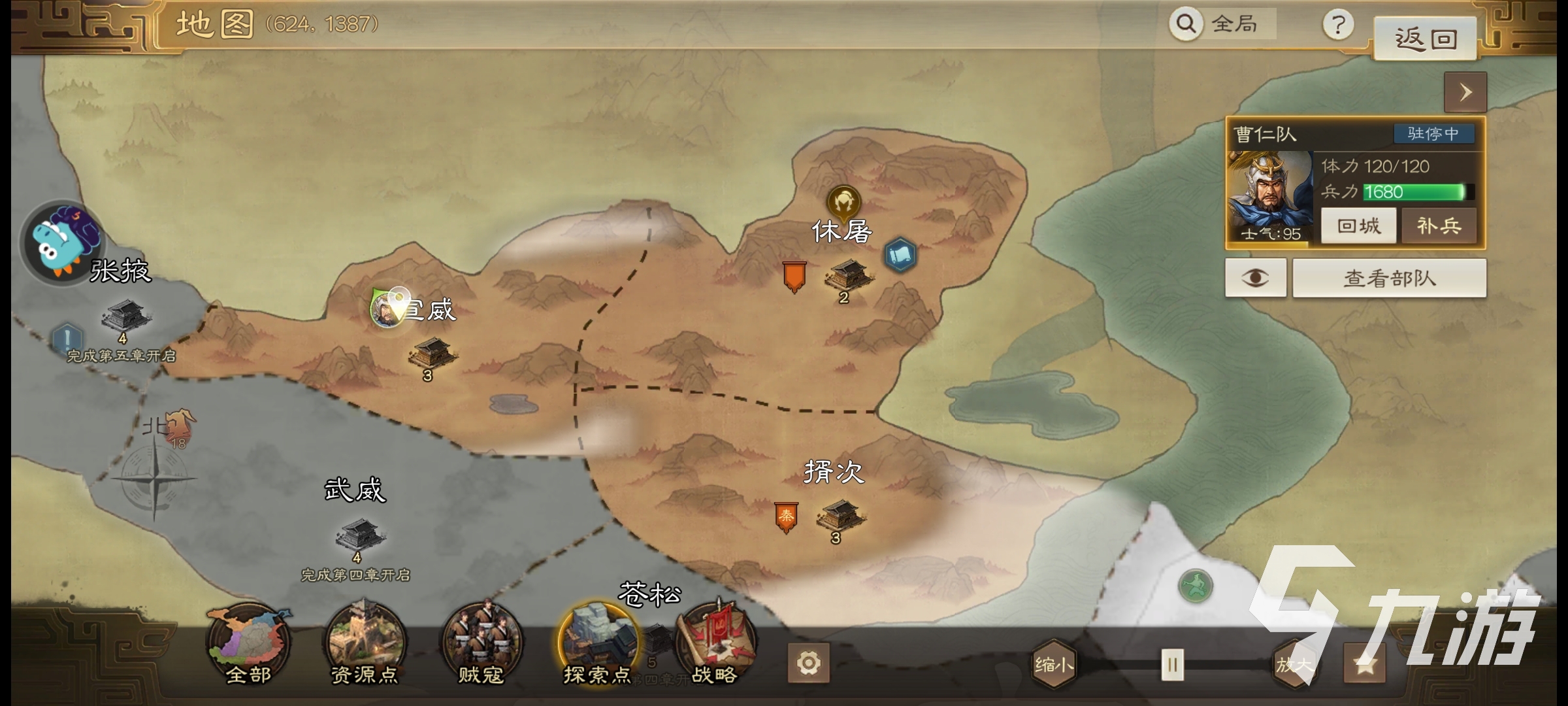Open the 全局 search view
1568x706 pixels.
pyautogui.click(x=1222, y=24)
